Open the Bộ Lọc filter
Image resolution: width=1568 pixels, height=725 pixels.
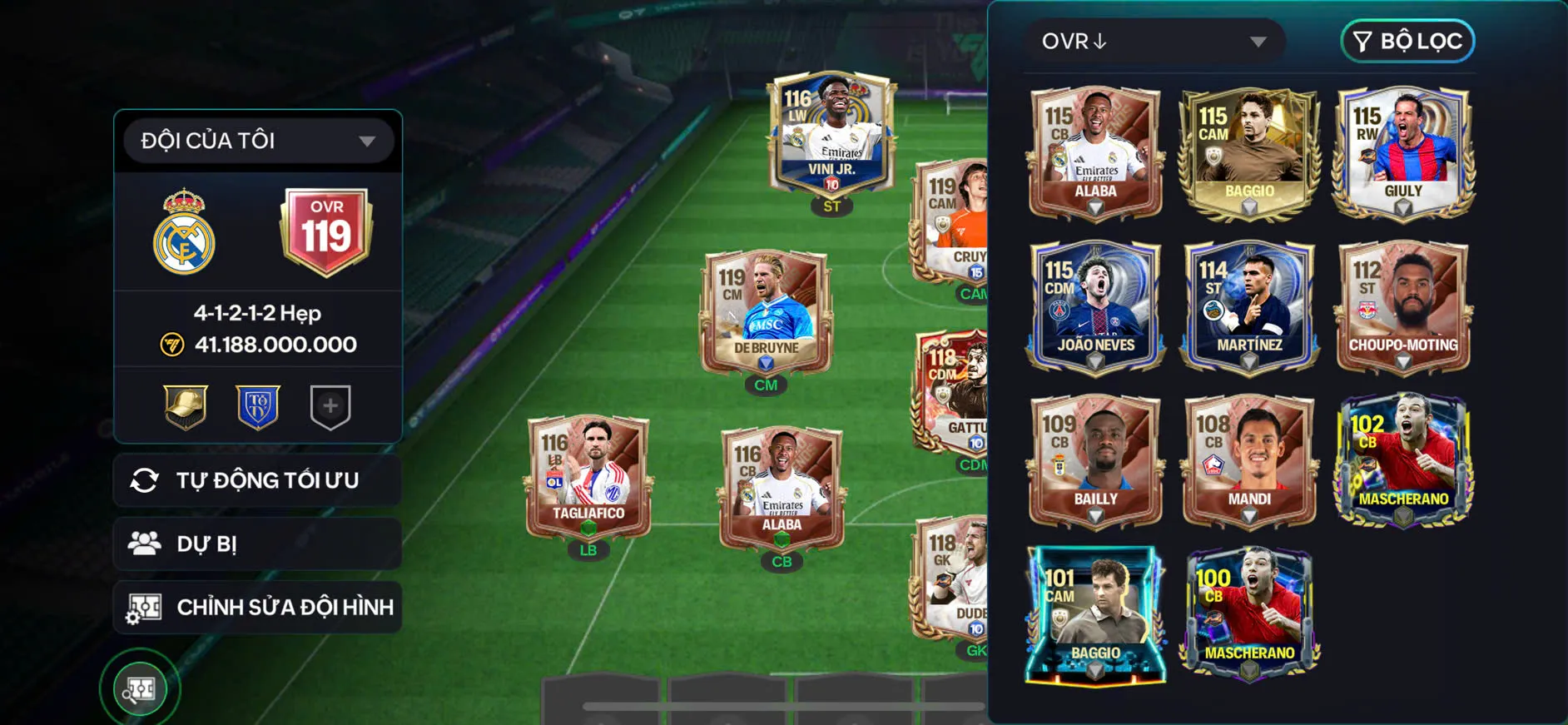1407,42
